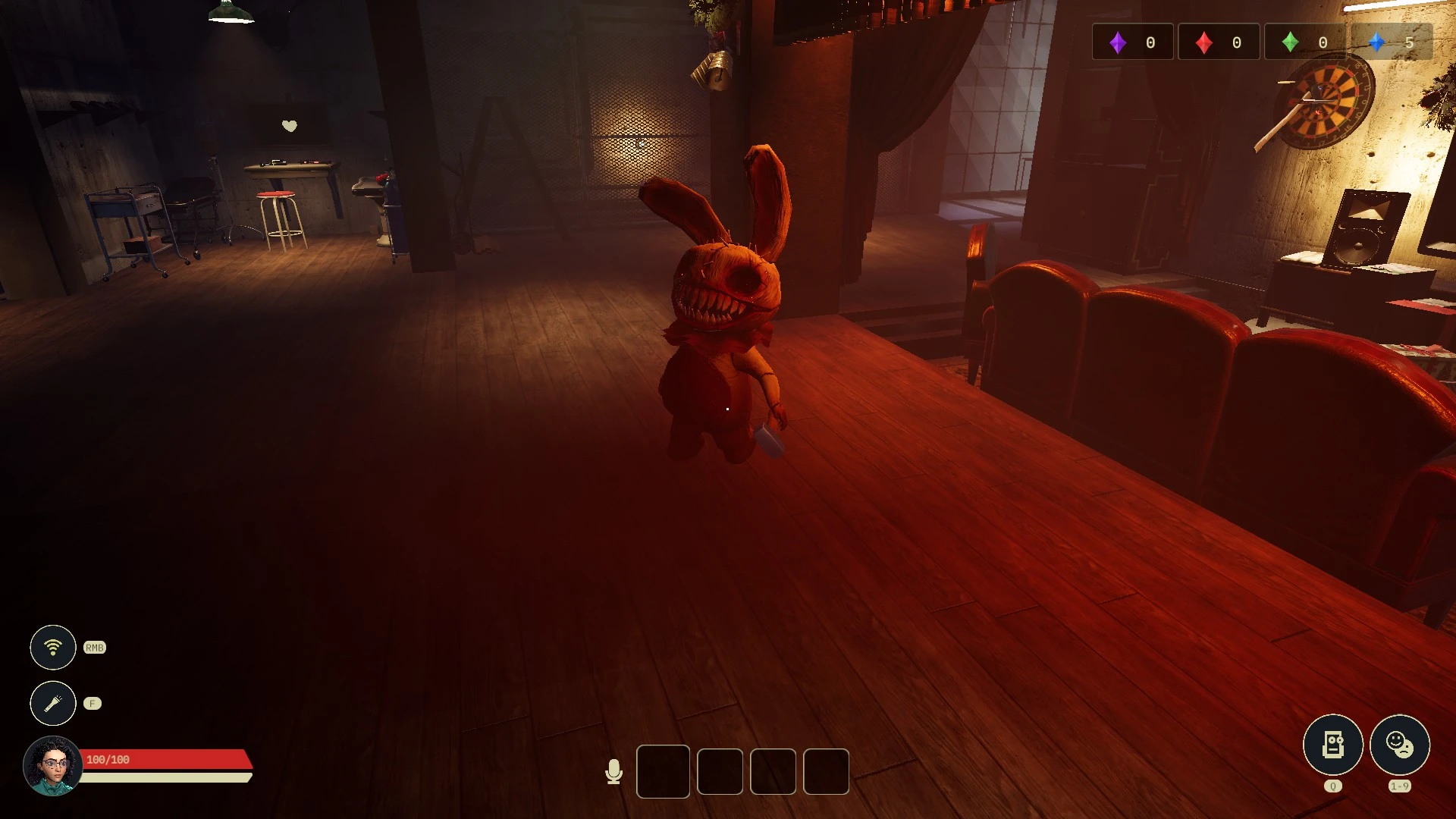Image resolution: width=1456 pixels, height=819 pixels.
Task: Activate the signal wave scanner icon
Action: tap(52, 647)
